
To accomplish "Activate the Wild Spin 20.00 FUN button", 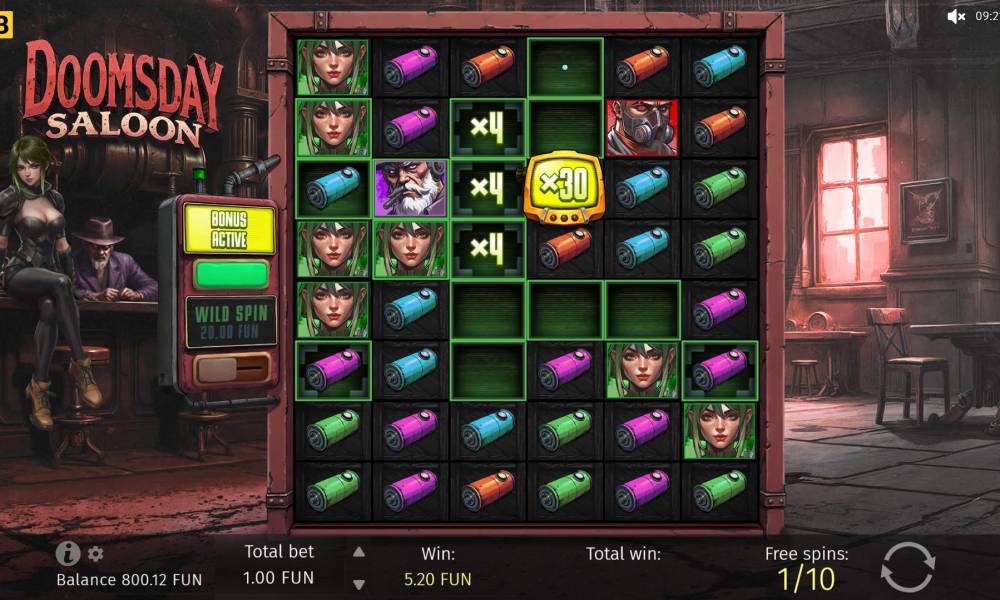I will (x=231, y=321).
